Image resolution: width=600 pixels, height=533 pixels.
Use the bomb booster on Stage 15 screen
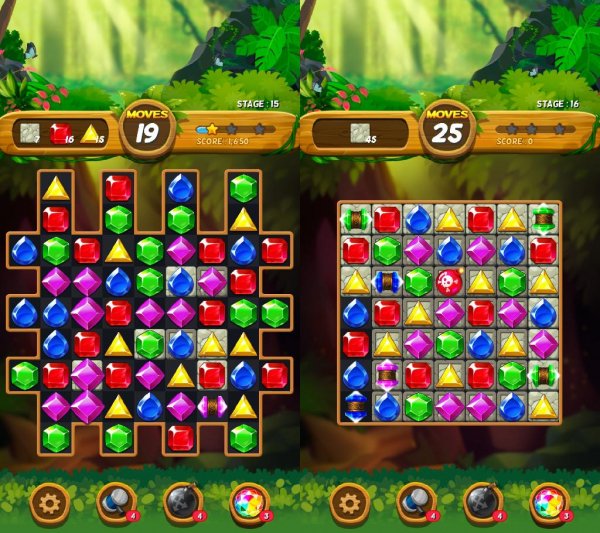click(180, 502)
